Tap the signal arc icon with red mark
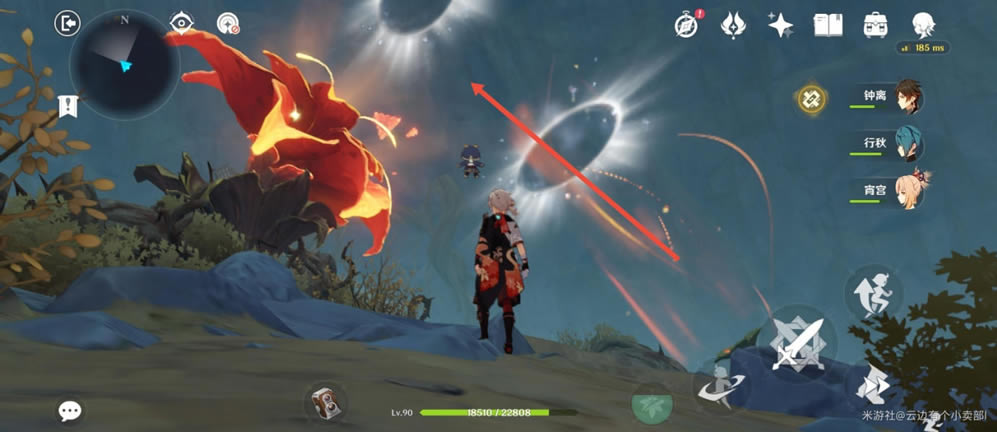Viewport: 997px width, 432px height. click(x=228, y=24)
